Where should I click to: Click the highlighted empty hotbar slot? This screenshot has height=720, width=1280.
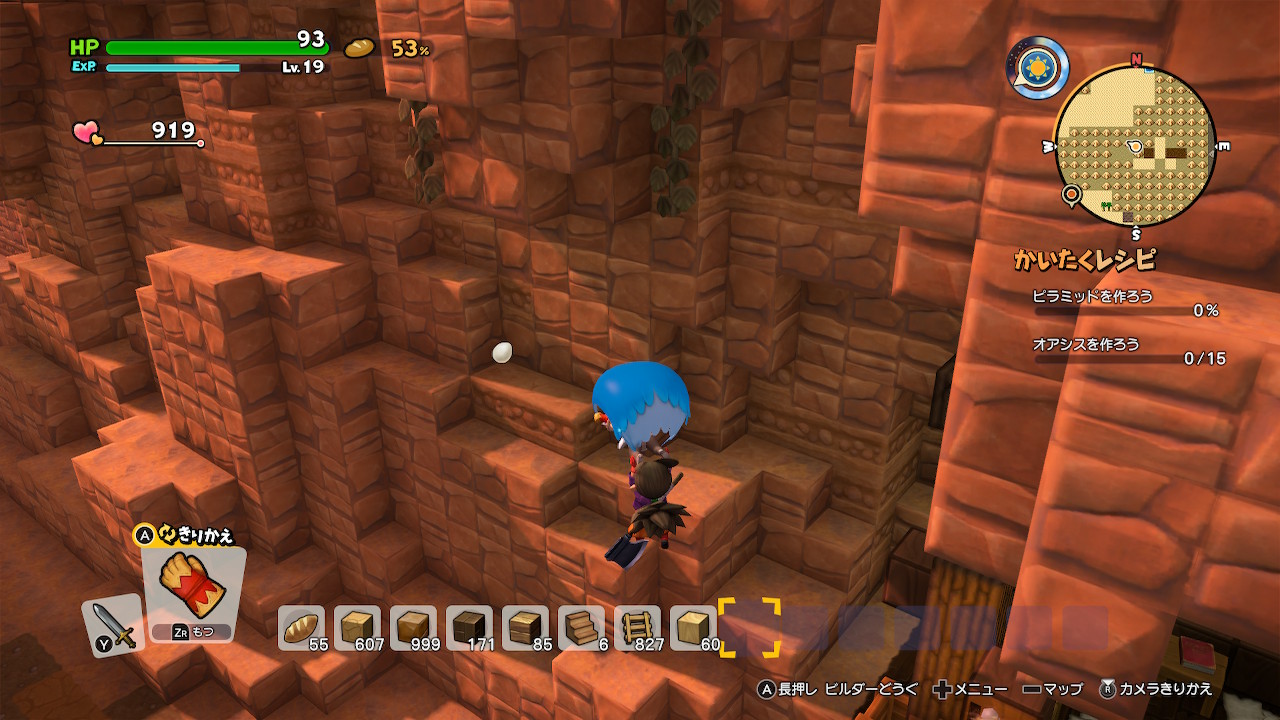tap(749, 627)
